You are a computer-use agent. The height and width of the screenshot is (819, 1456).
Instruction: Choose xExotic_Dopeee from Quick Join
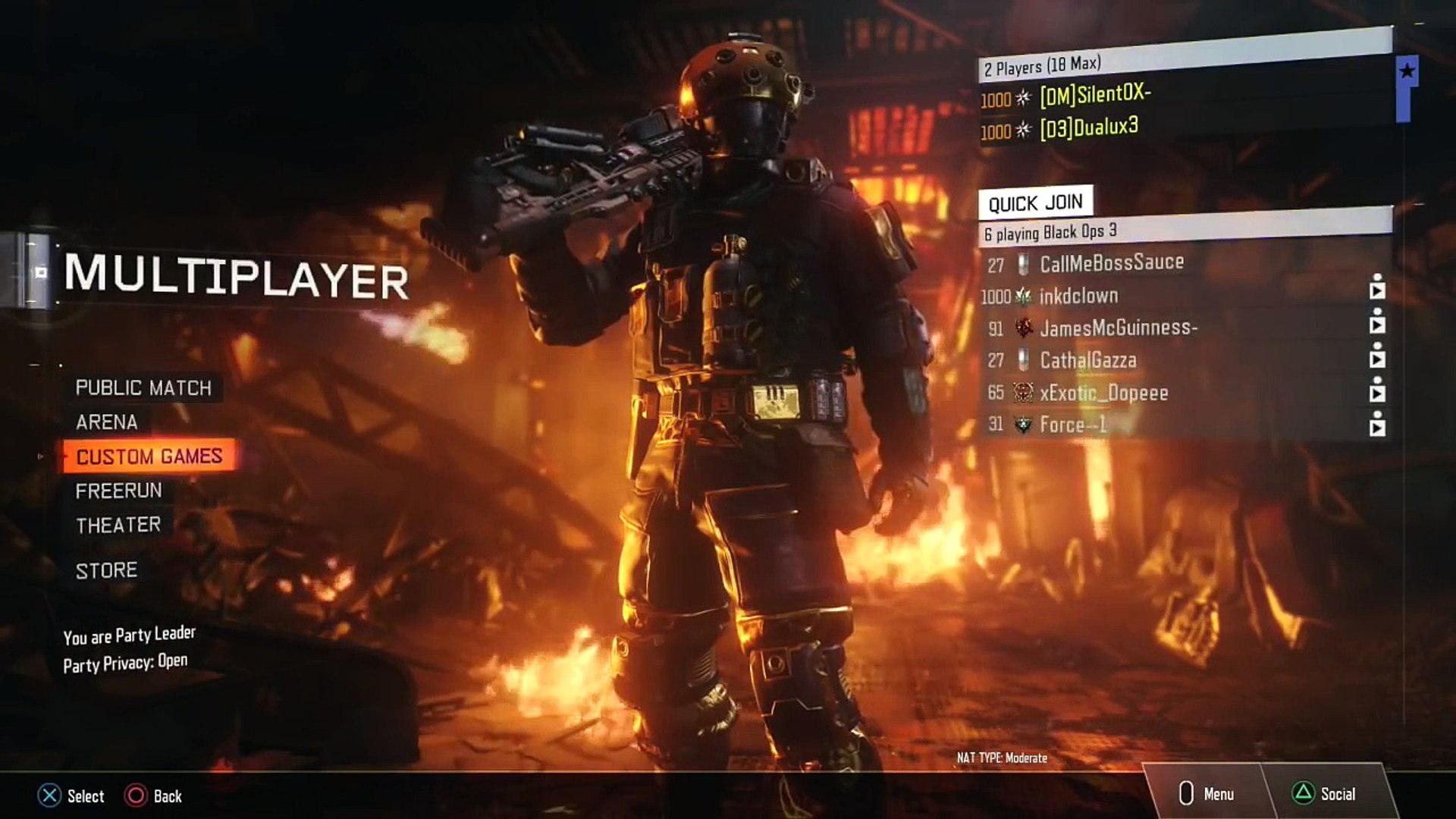pos(1103,393)
